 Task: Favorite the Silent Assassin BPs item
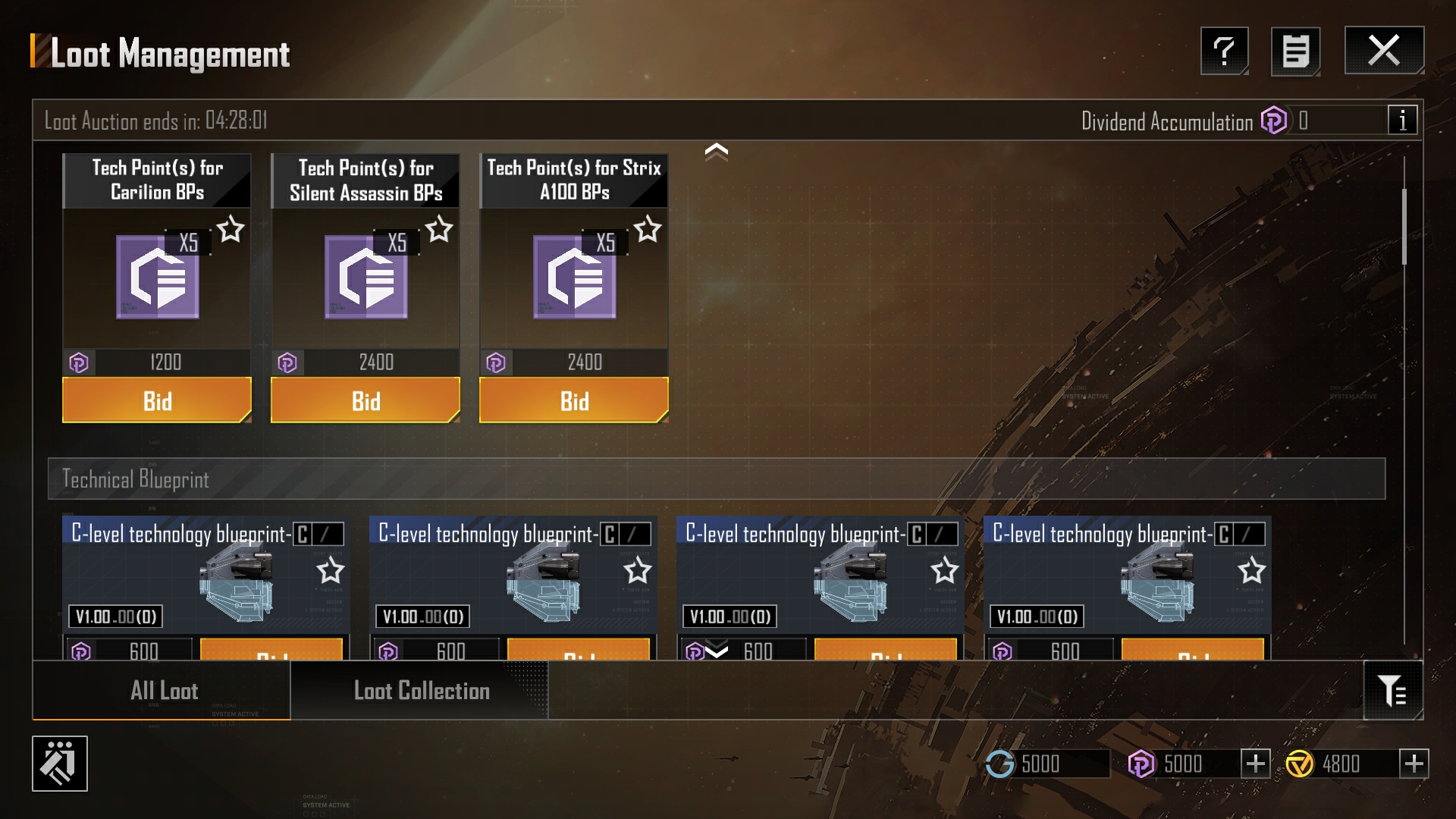pos(439,229)
